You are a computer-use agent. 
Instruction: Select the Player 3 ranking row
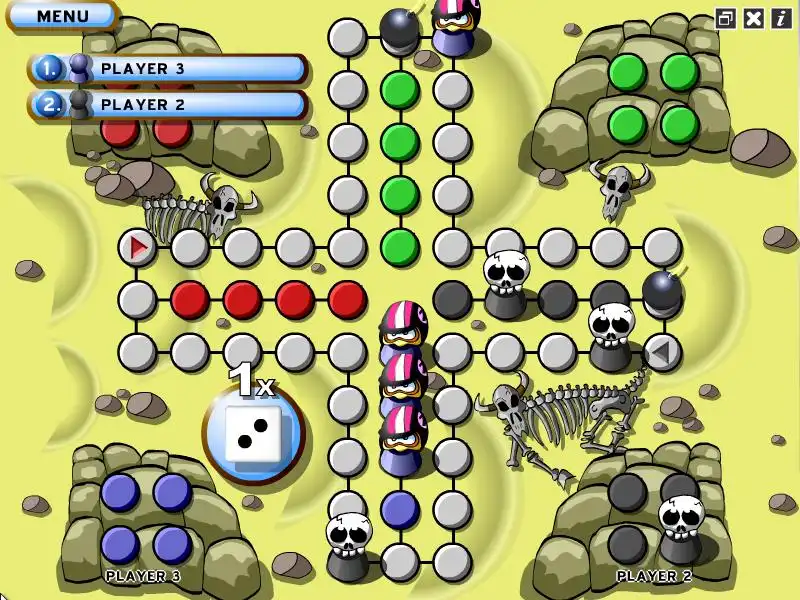pyautogui.click(x=168, y=69)
